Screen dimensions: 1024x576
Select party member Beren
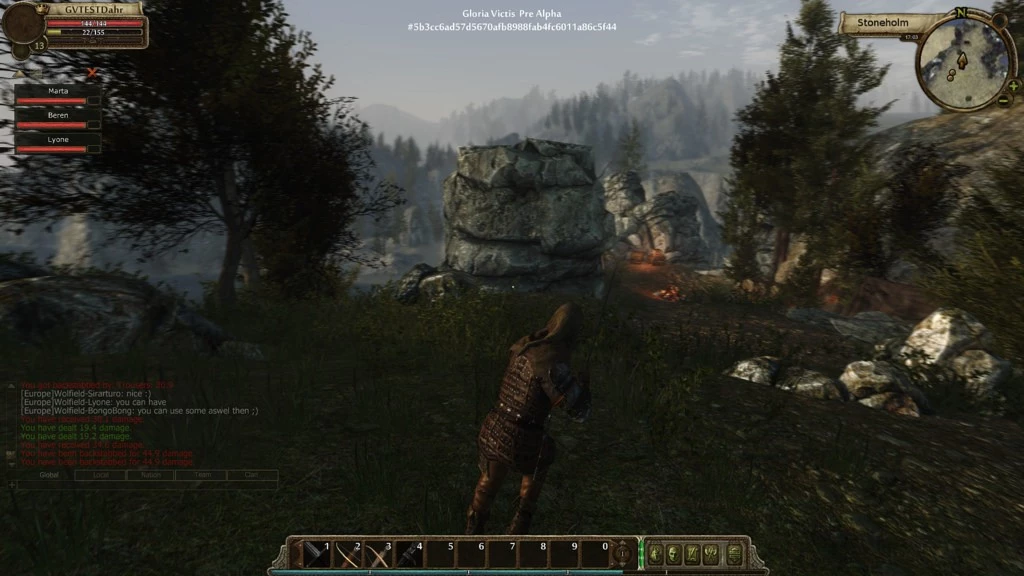pos(58,116)
